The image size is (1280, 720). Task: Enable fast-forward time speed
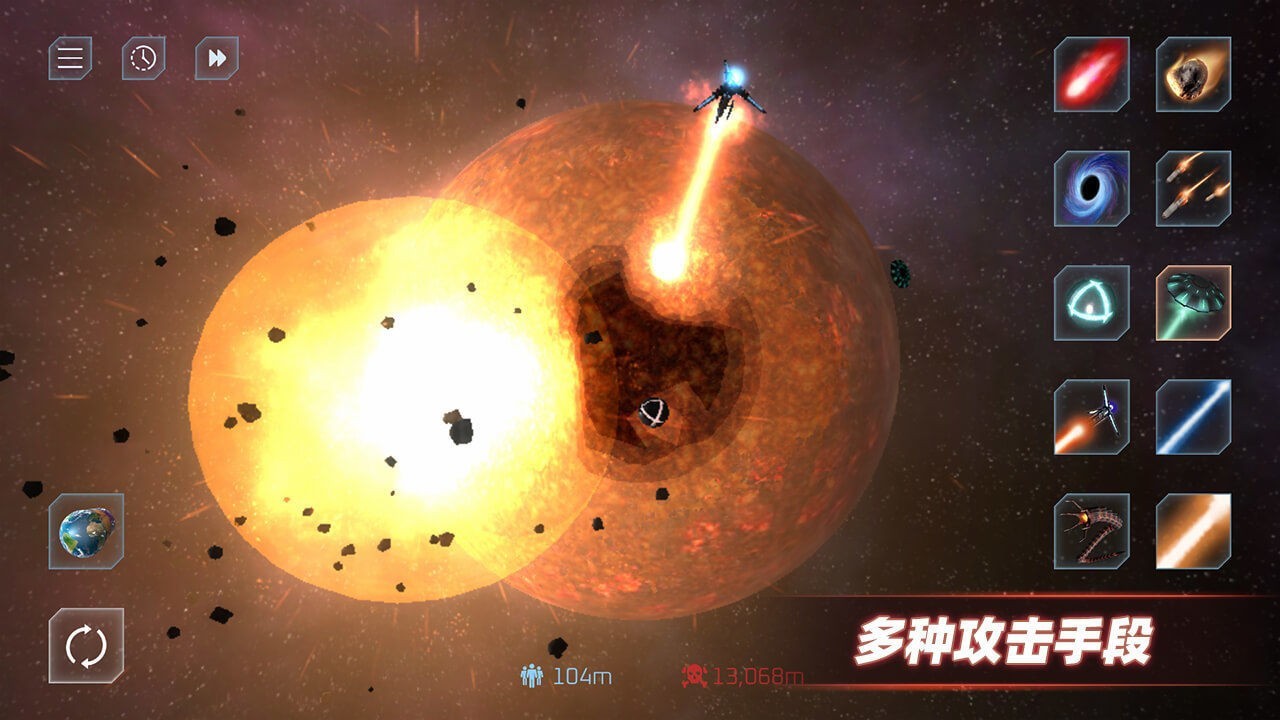point(213,58)
